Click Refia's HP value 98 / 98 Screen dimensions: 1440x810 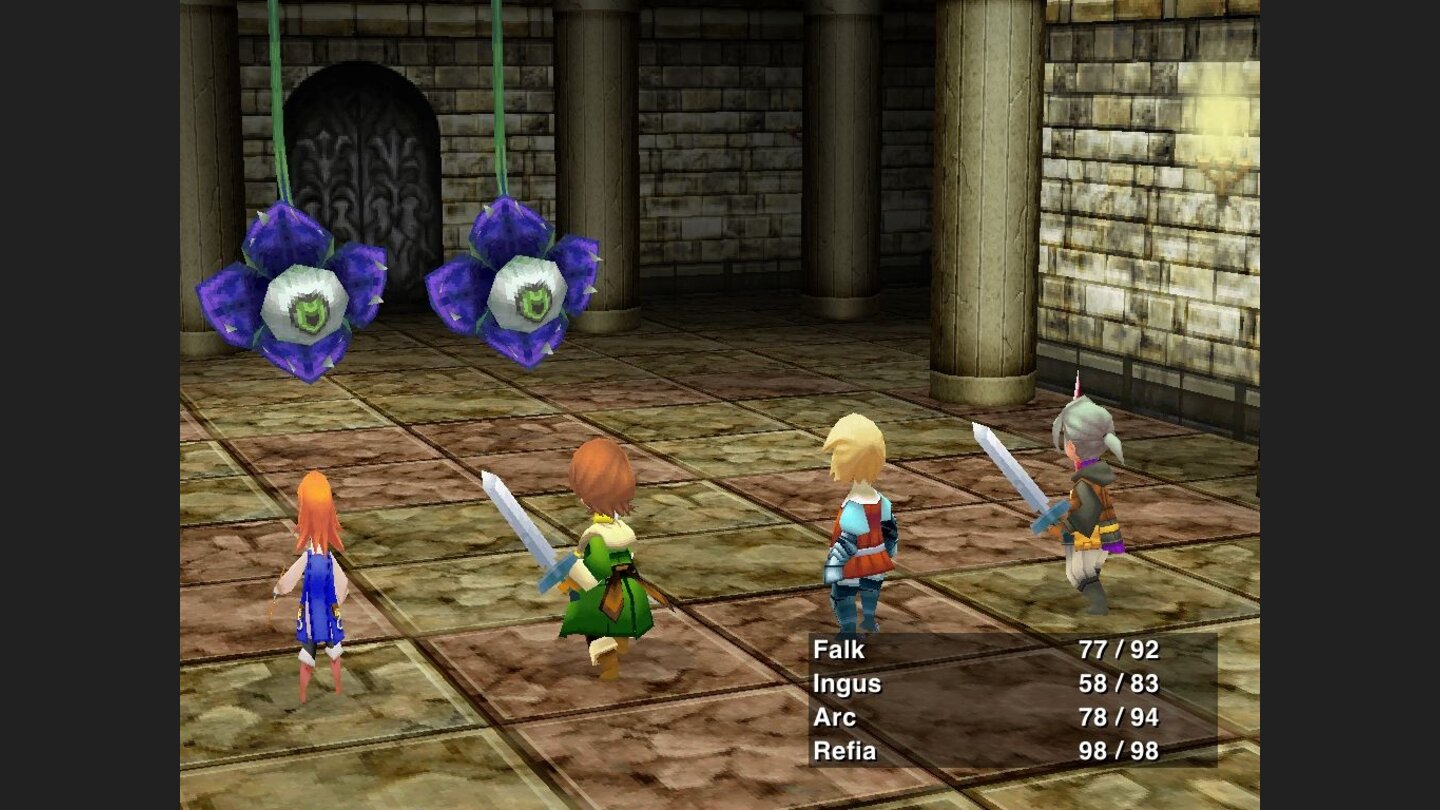(x=1120, y=750)
